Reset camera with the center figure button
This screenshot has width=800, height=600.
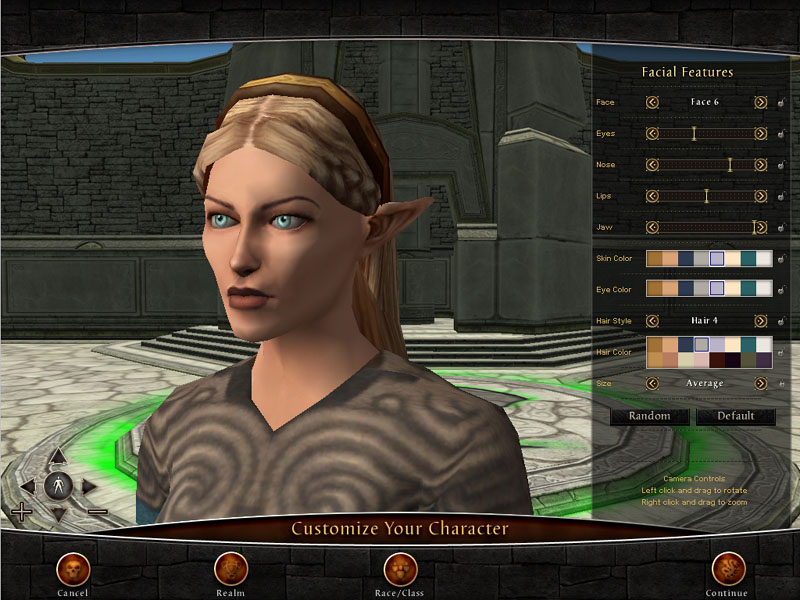58,487
